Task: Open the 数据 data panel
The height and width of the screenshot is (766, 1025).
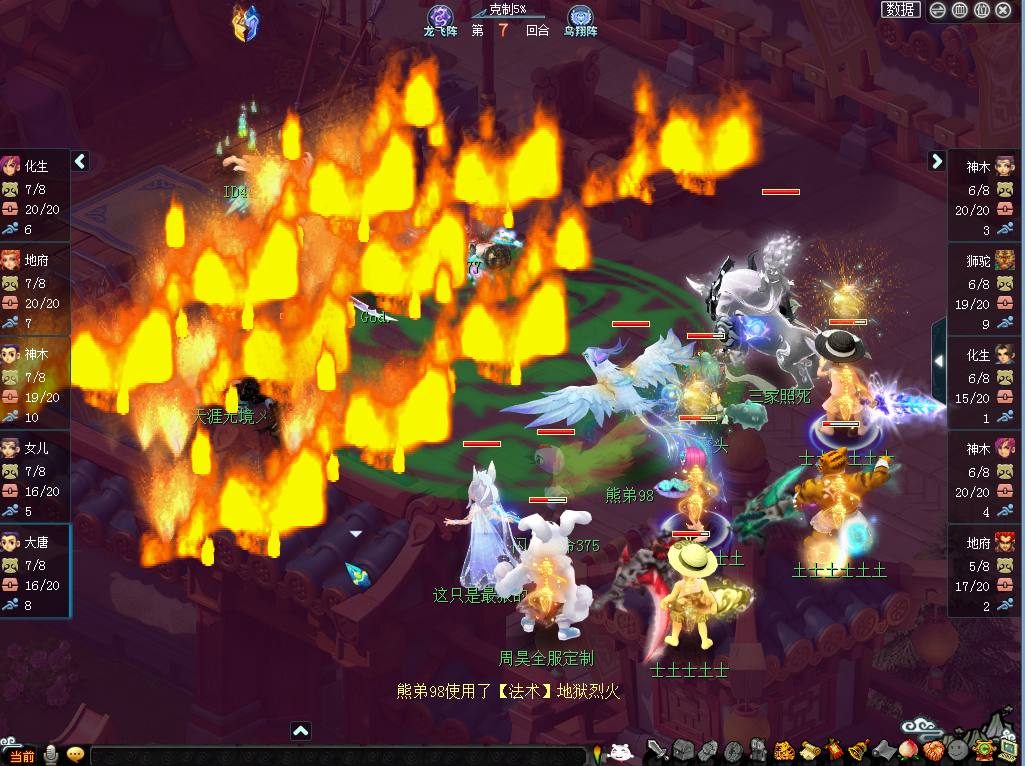Action: (900, 10)
